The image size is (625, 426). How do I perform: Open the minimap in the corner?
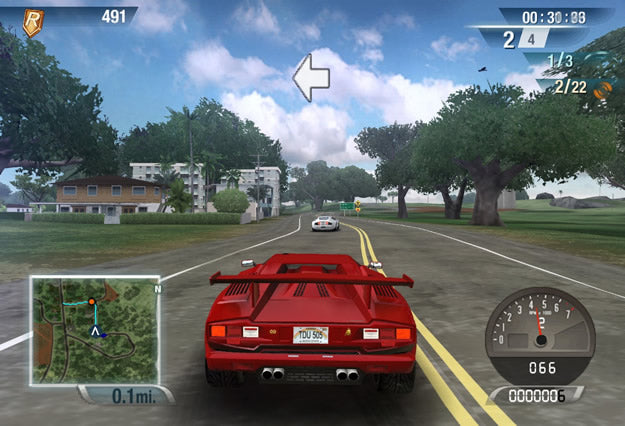94,329
